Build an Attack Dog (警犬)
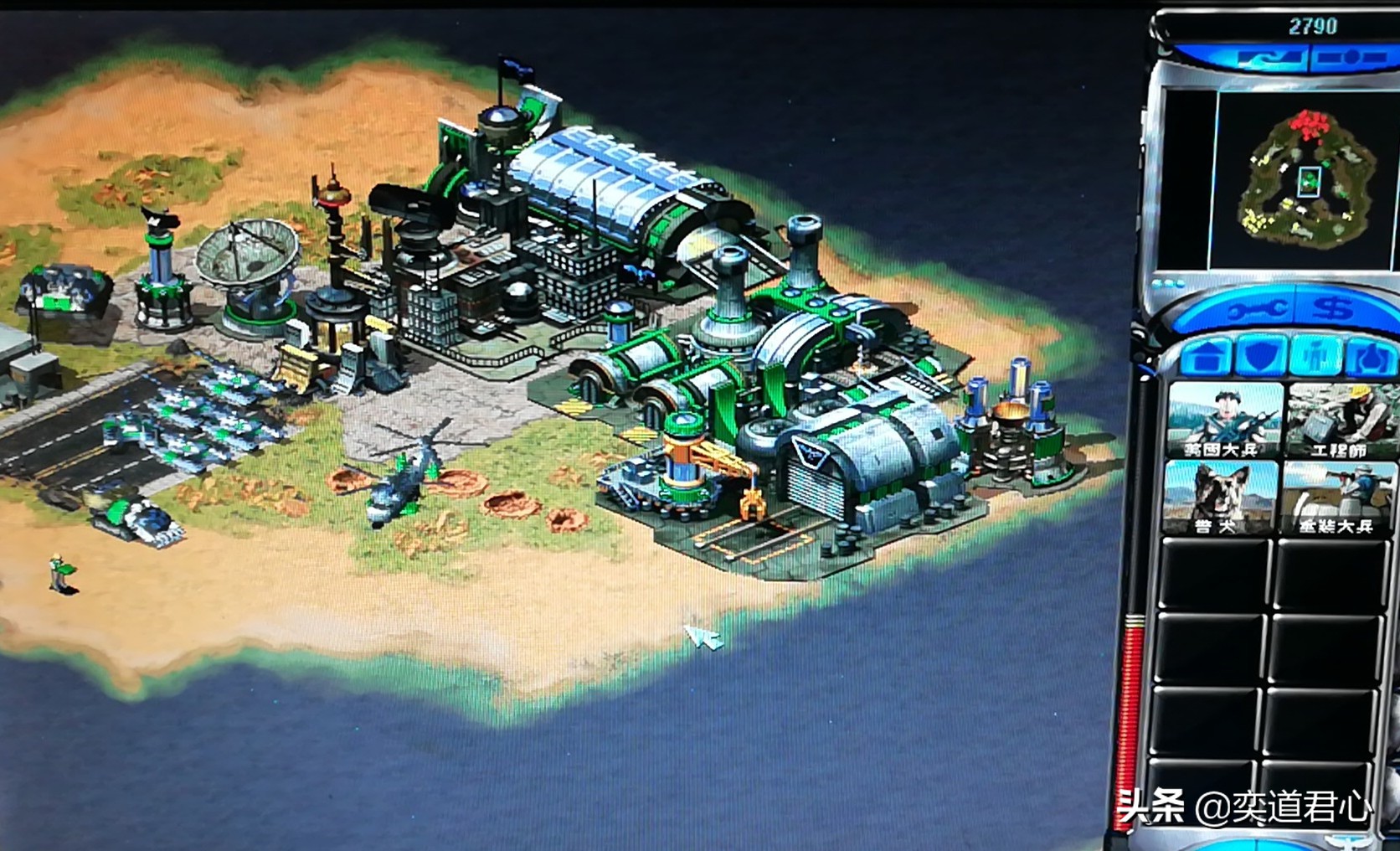 click(1220, 498)
